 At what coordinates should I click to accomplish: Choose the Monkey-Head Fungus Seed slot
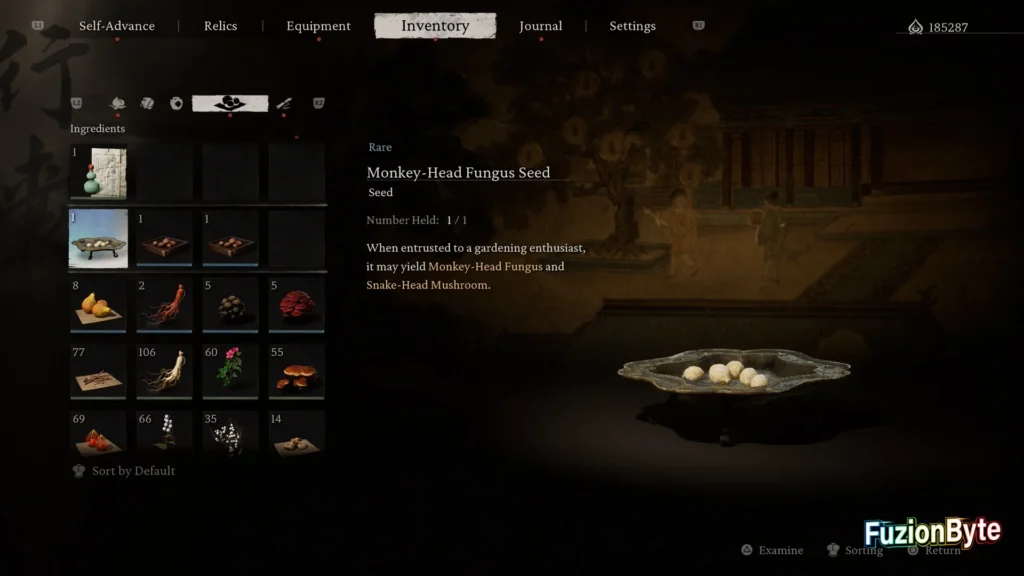[98, 239]
